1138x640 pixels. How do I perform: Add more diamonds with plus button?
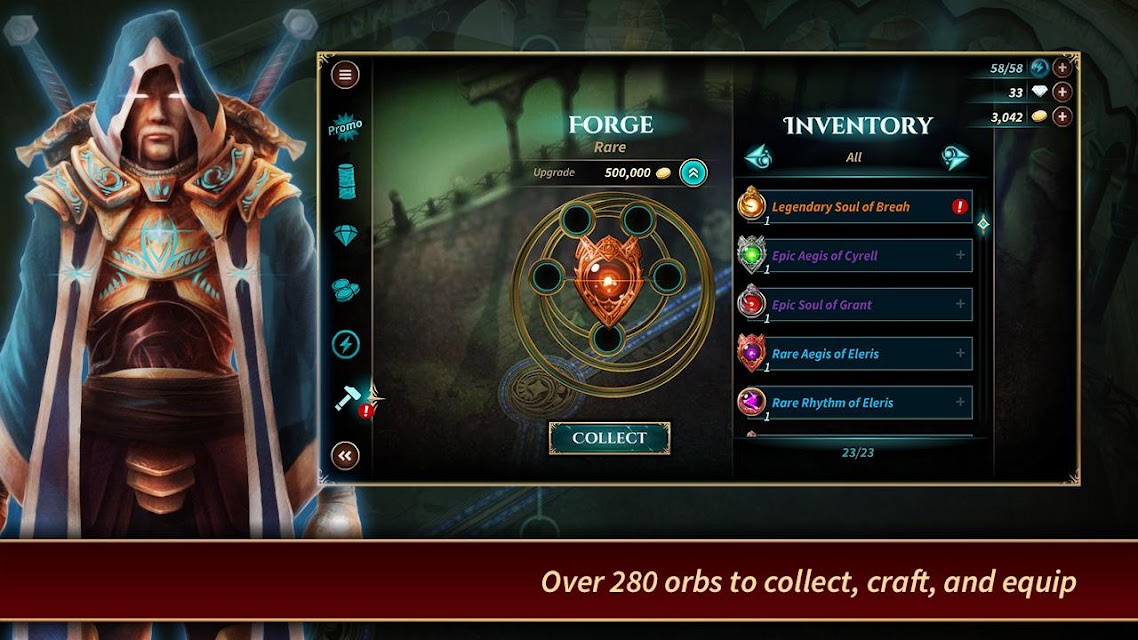(1062, 92)
